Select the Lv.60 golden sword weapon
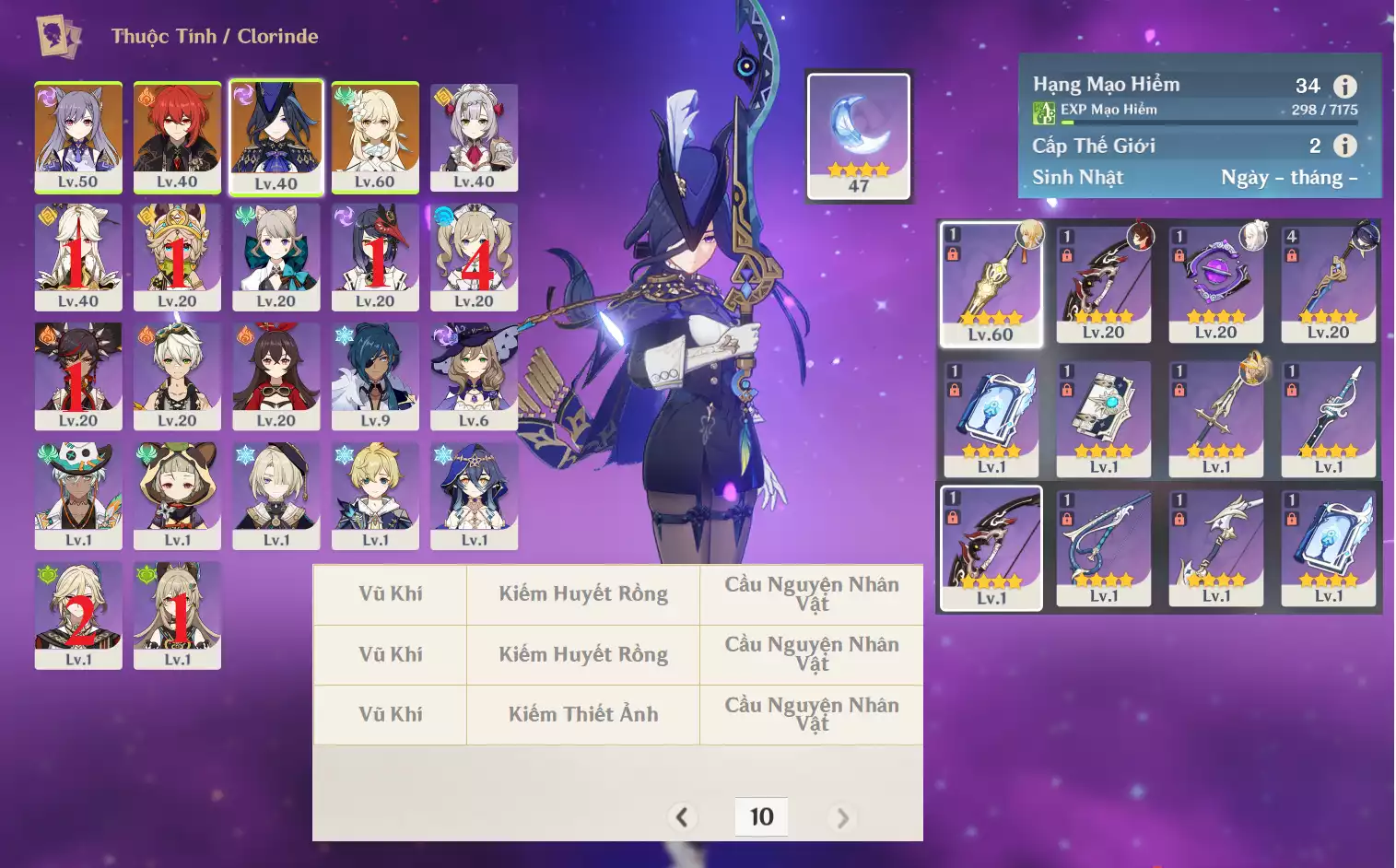Image resolution: width=1396 pixels, height=868 pixels. pos(991,284)
